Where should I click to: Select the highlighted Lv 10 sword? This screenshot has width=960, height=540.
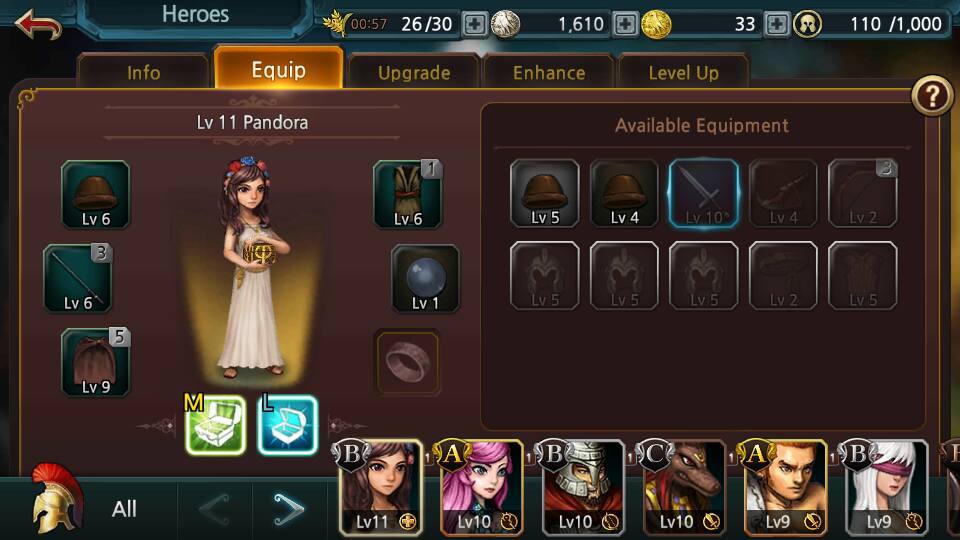pyautogui.click(x=703, y=194)
